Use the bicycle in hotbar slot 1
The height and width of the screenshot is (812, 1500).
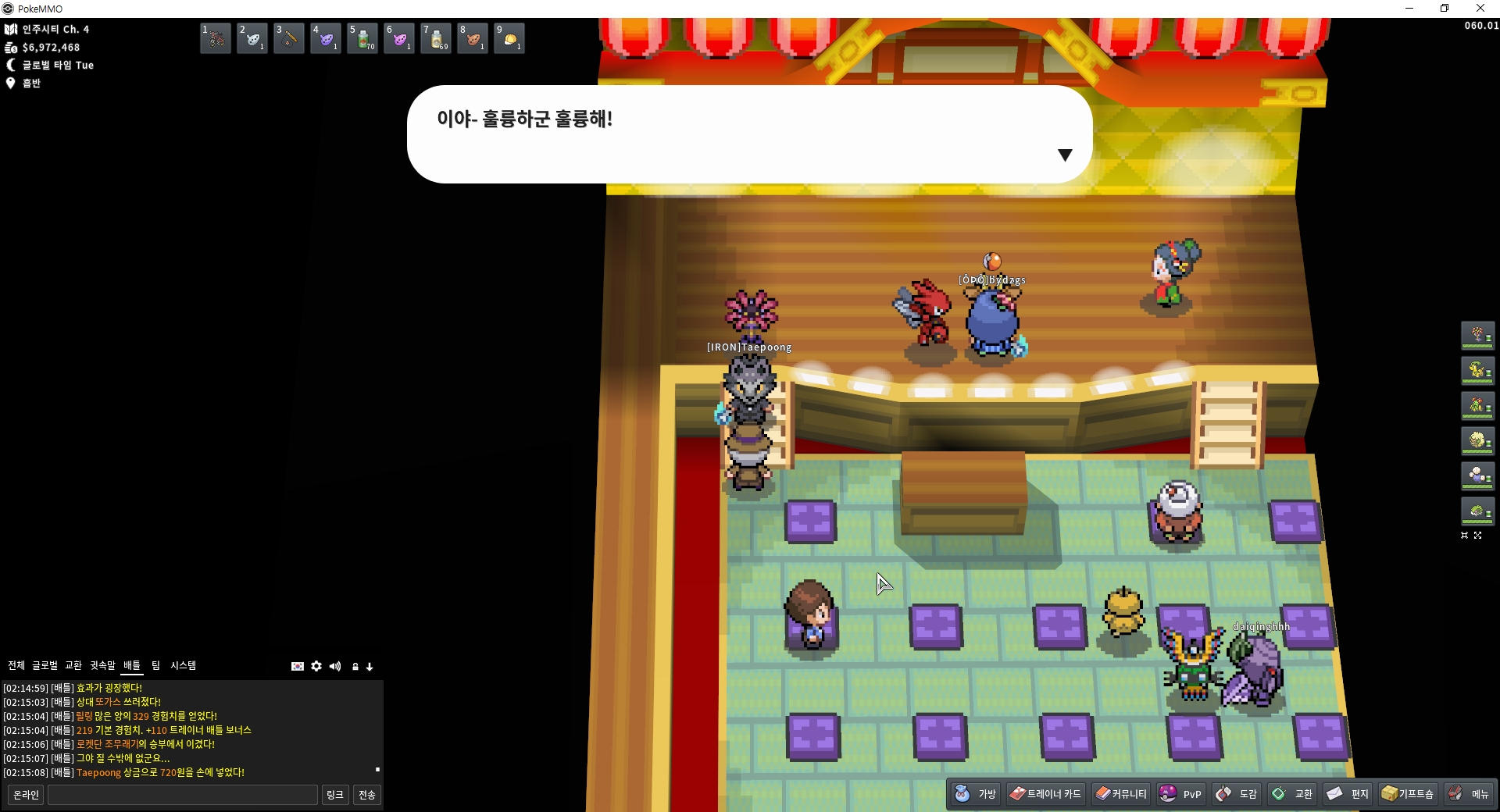click(x=216, y=38)
